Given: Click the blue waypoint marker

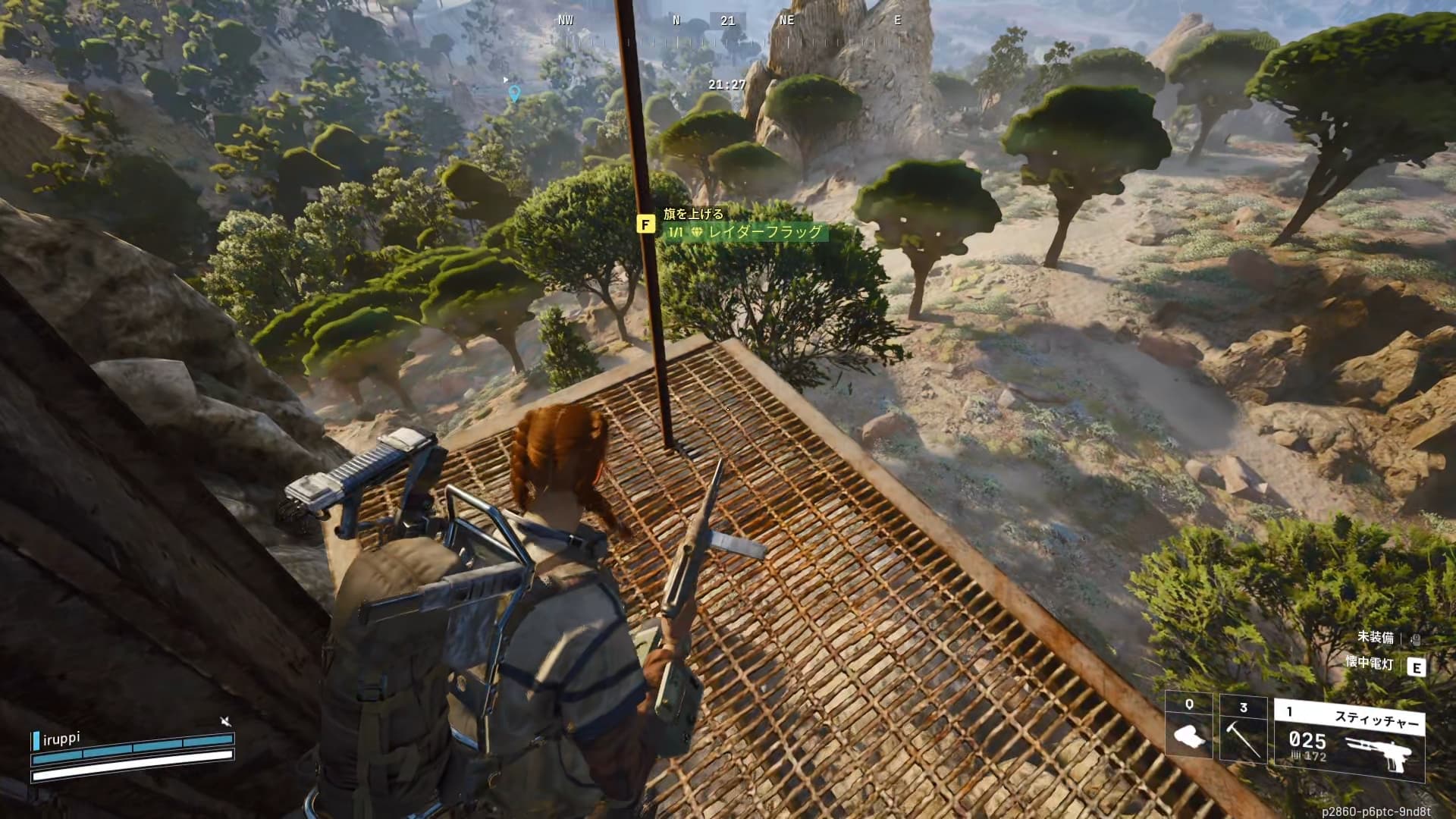Looking at the screenshot, I should pyautogui.click(x=514, y=94).
